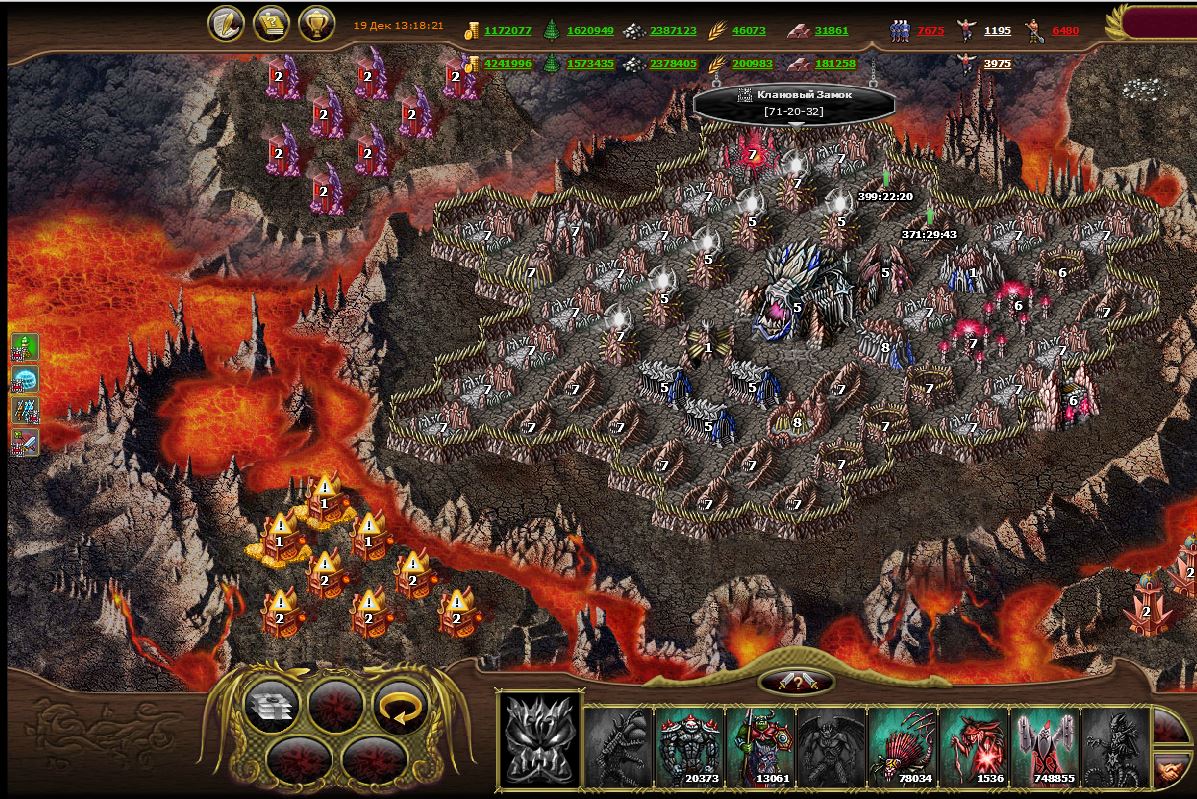Select the orc shield unit with 13061
Screen dimensions: 1197x799
[x=761, y=746]
